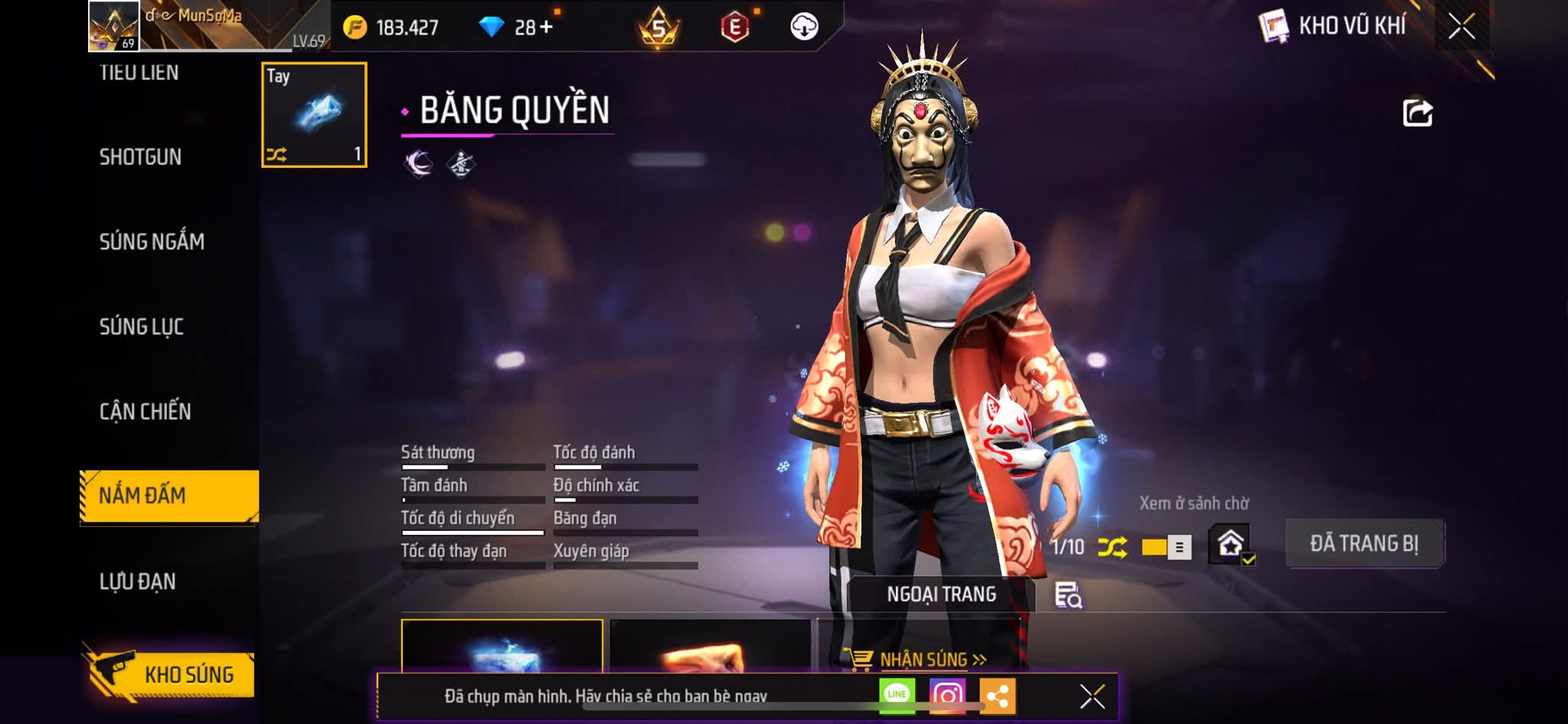The width and height of the screenshot is (1568, 724).
Task: Close the weapon vault screen
Action: coord(1462,27)
